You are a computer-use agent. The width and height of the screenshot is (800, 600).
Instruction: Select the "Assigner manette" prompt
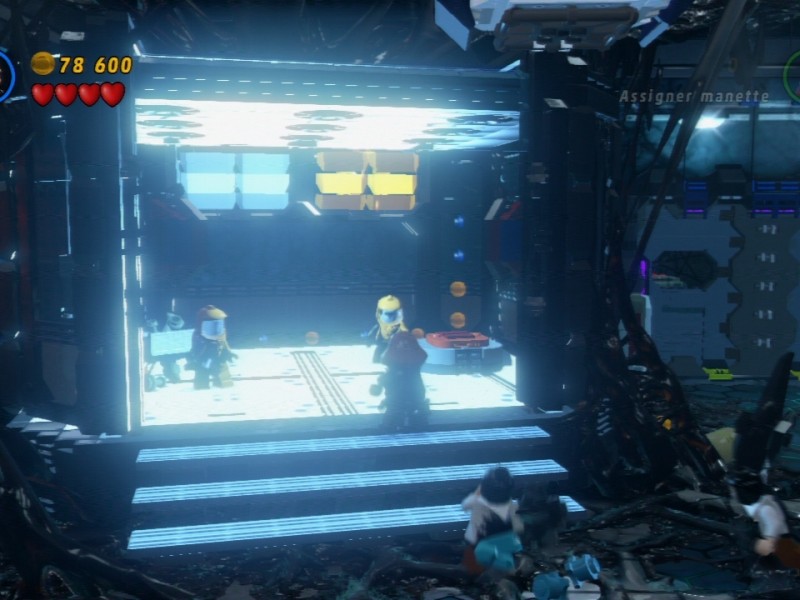694,97
